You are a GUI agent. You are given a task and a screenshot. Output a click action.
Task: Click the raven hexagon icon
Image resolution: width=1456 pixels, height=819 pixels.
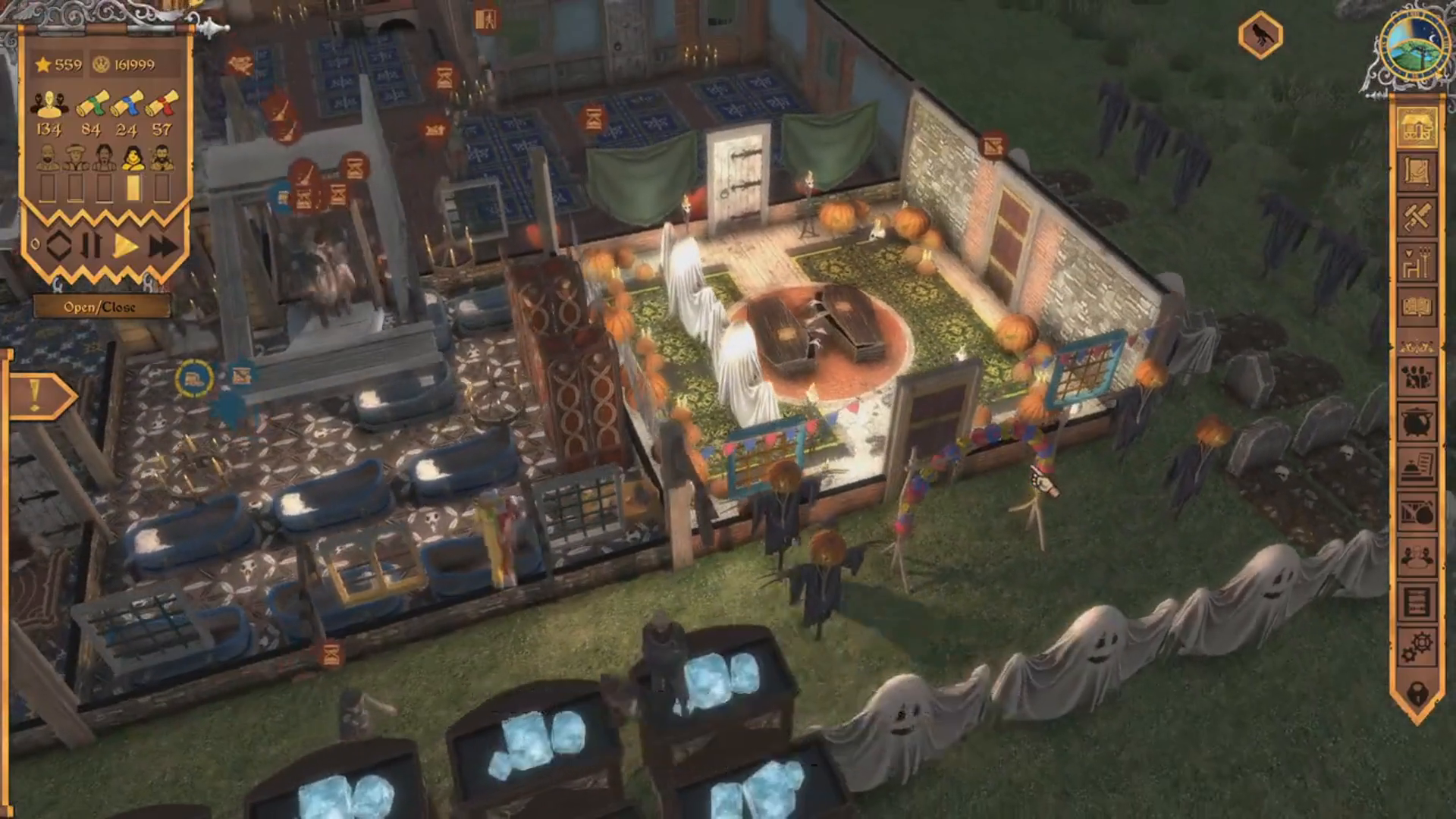click(1260, 35)
